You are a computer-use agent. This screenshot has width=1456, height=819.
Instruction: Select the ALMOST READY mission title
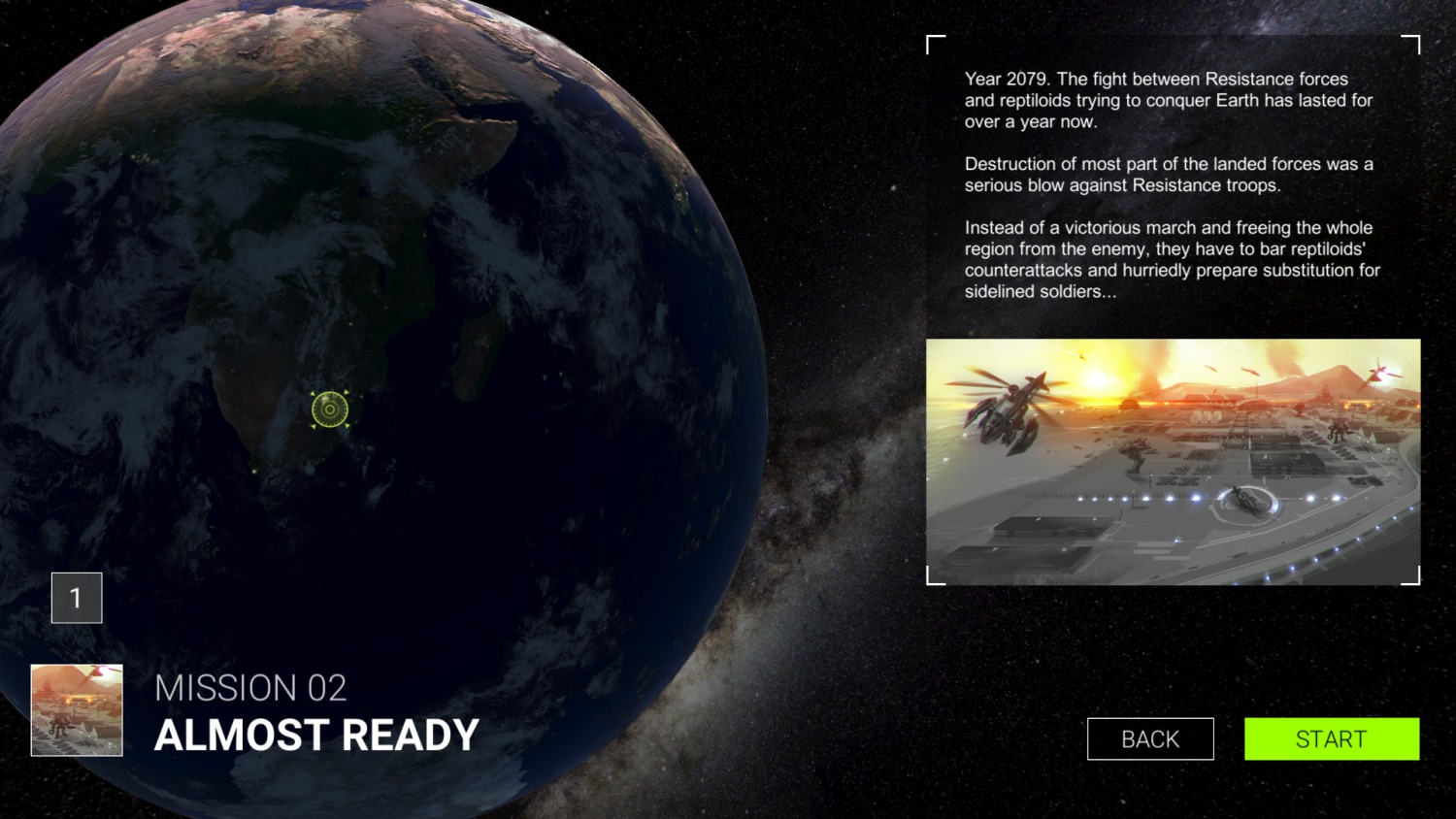(316, 736)
